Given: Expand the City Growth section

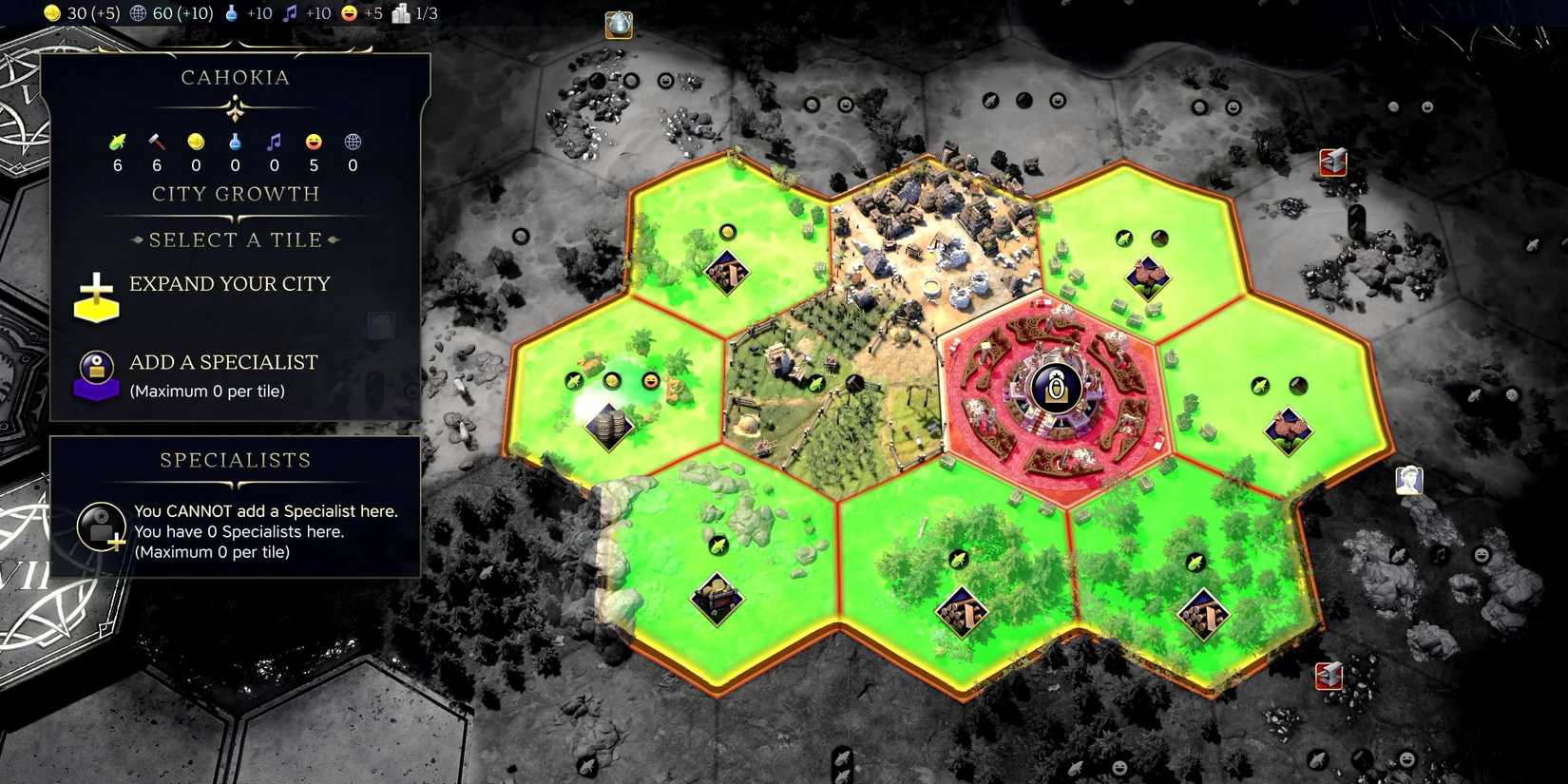Looking at the screenshot, I should [235, 194].
